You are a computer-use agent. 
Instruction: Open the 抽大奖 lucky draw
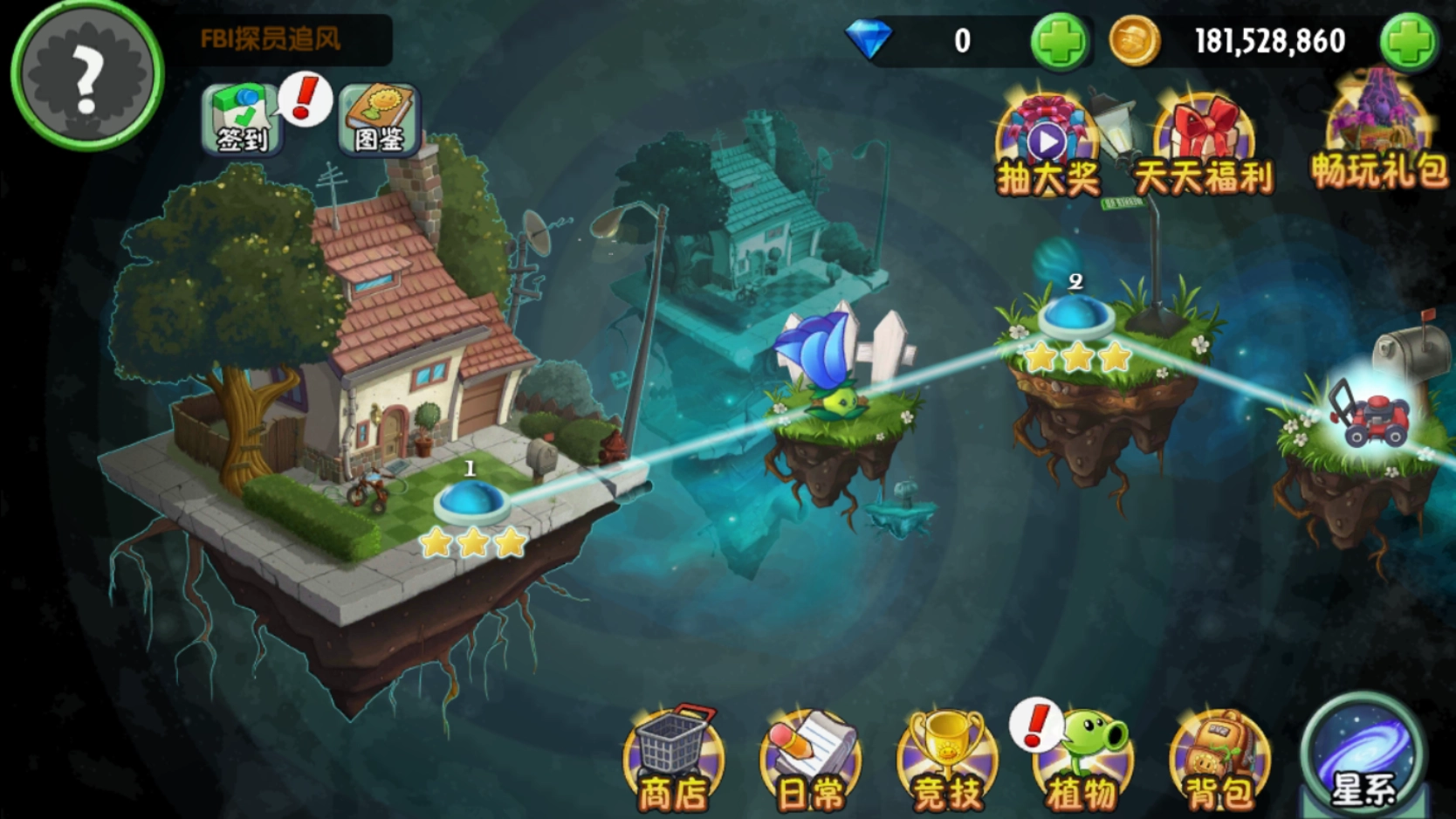(1047, 140)
